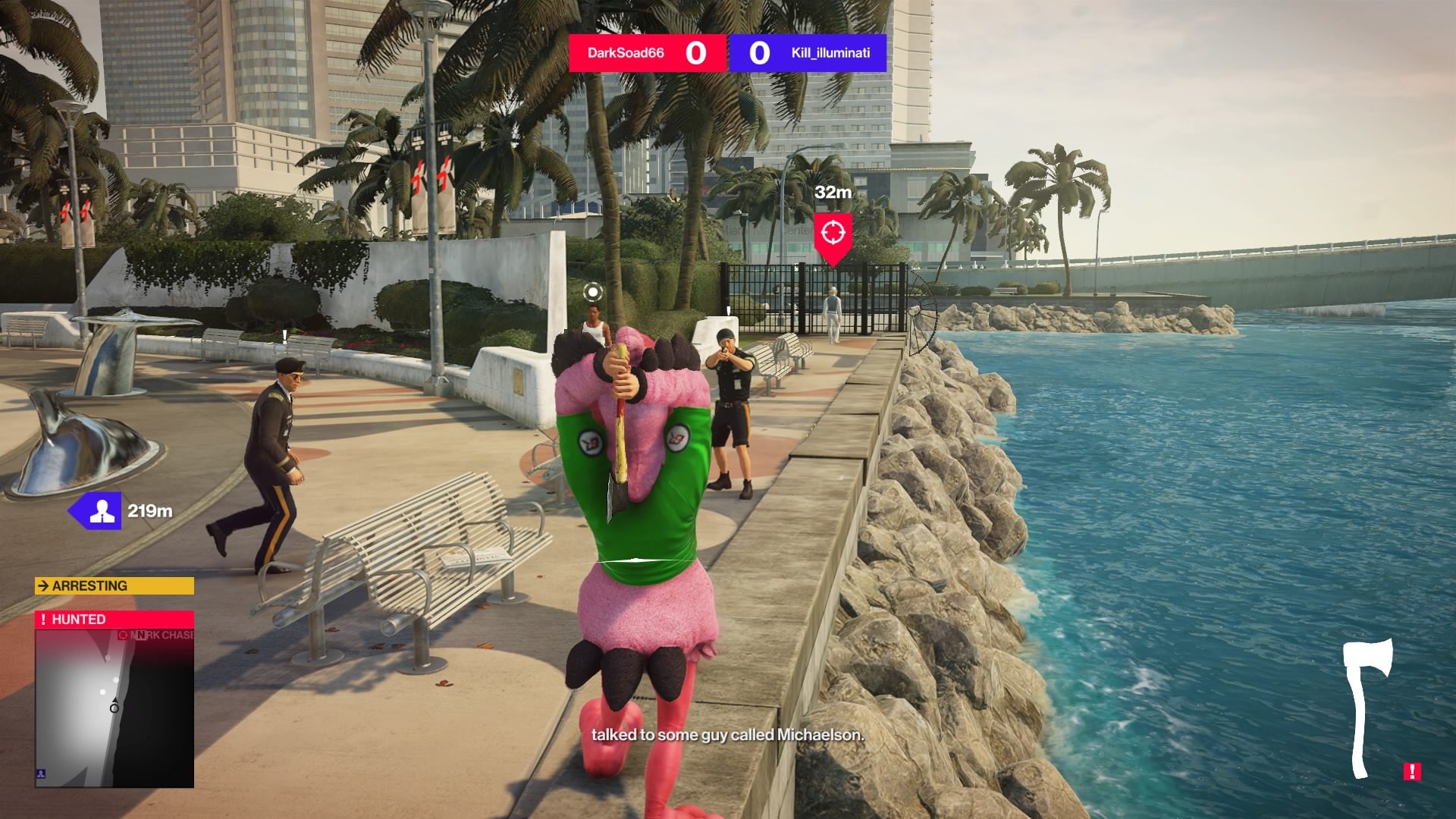The height and width of the screenshot is (819, 1456).
Task: Expand the ARRESTING status banner arrow
Action: pos(42,585)
